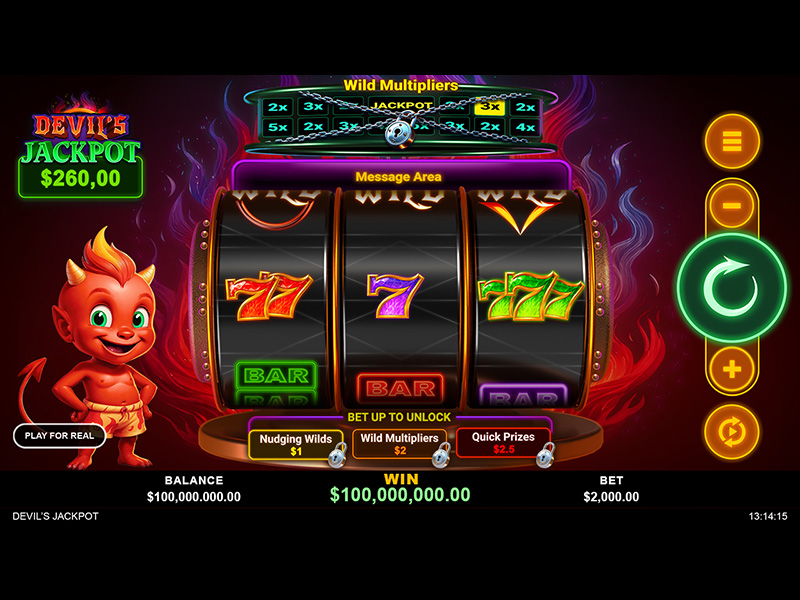Decrease the bet with the minus button
This screenshot has width=800, height=600.
pyautogui.click(x=732, y=206)
